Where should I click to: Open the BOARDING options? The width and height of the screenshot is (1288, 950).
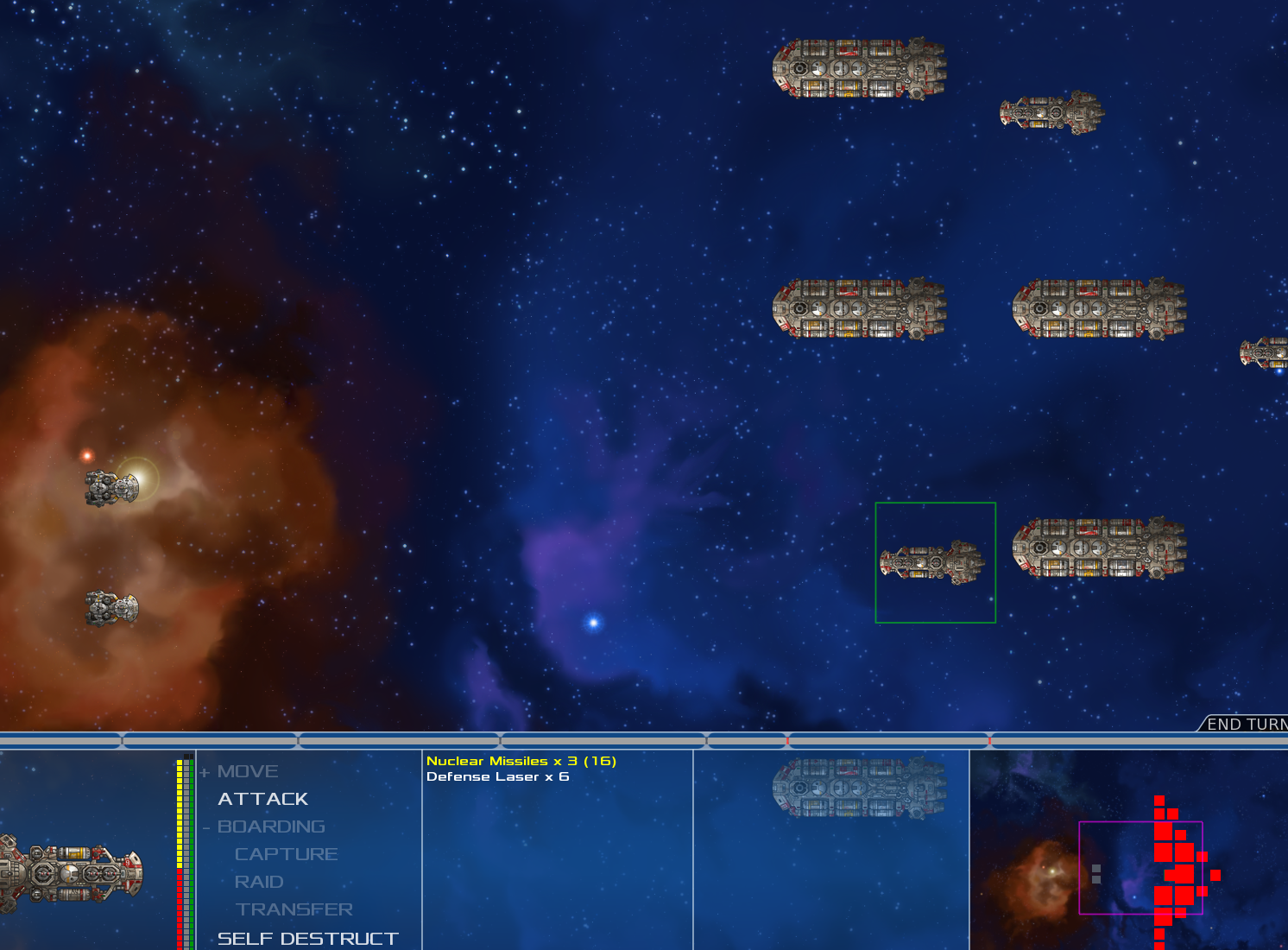271,826
